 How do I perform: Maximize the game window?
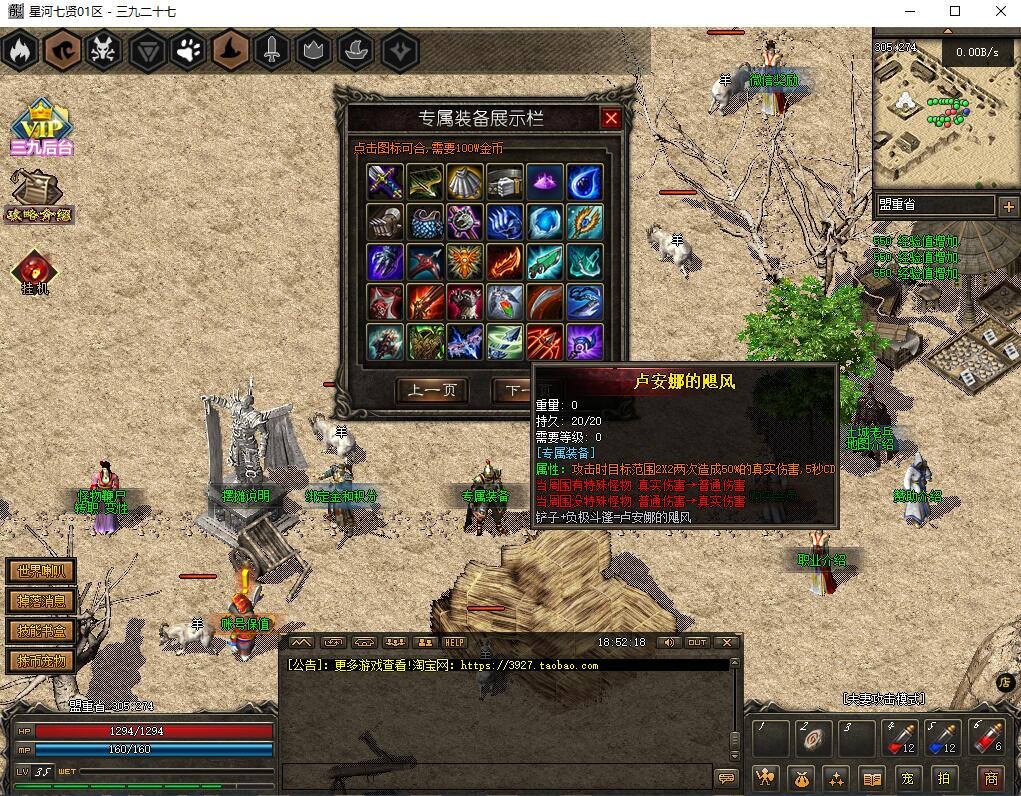[954, 12]
